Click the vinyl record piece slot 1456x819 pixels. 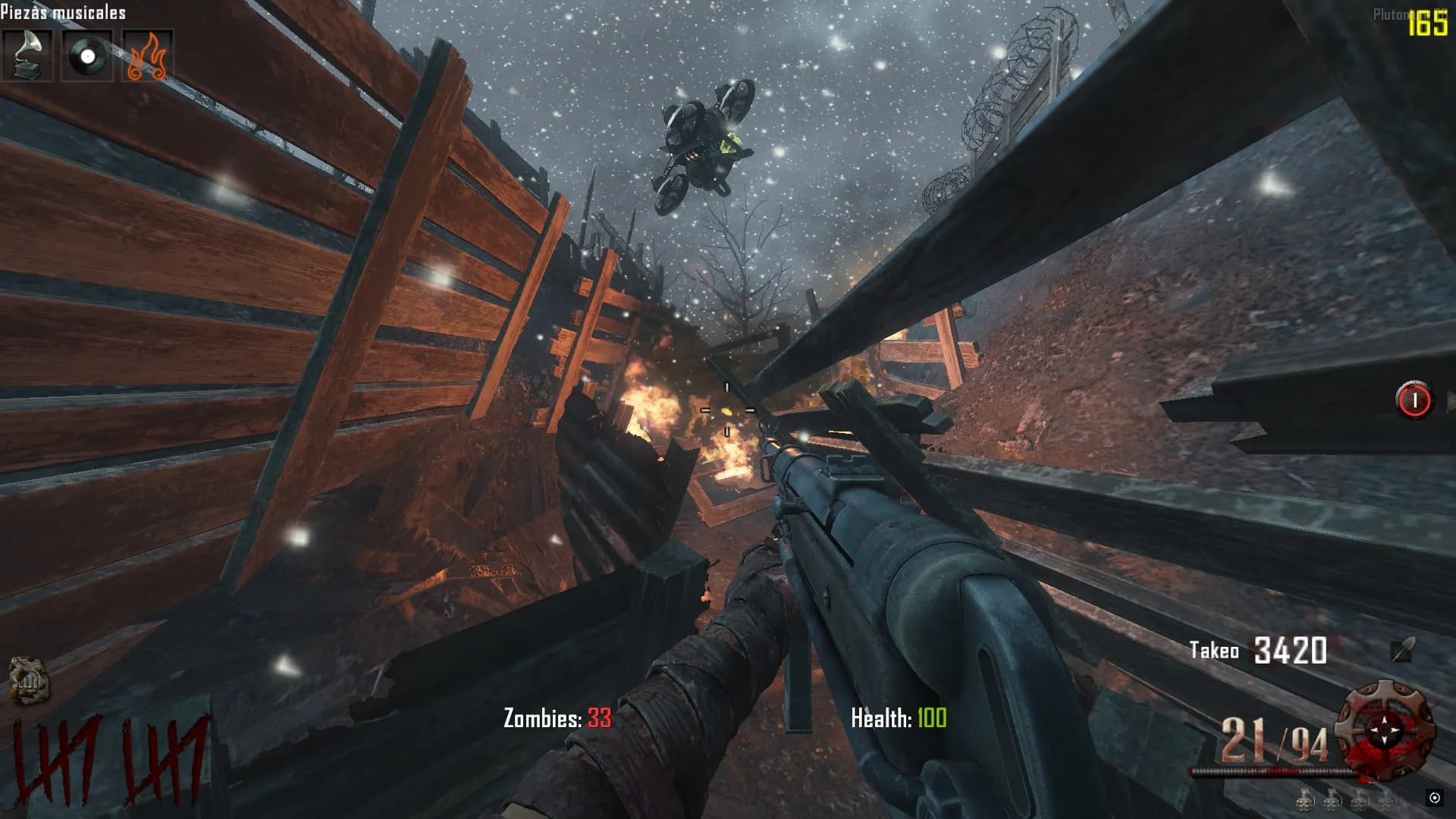point(87,55)
